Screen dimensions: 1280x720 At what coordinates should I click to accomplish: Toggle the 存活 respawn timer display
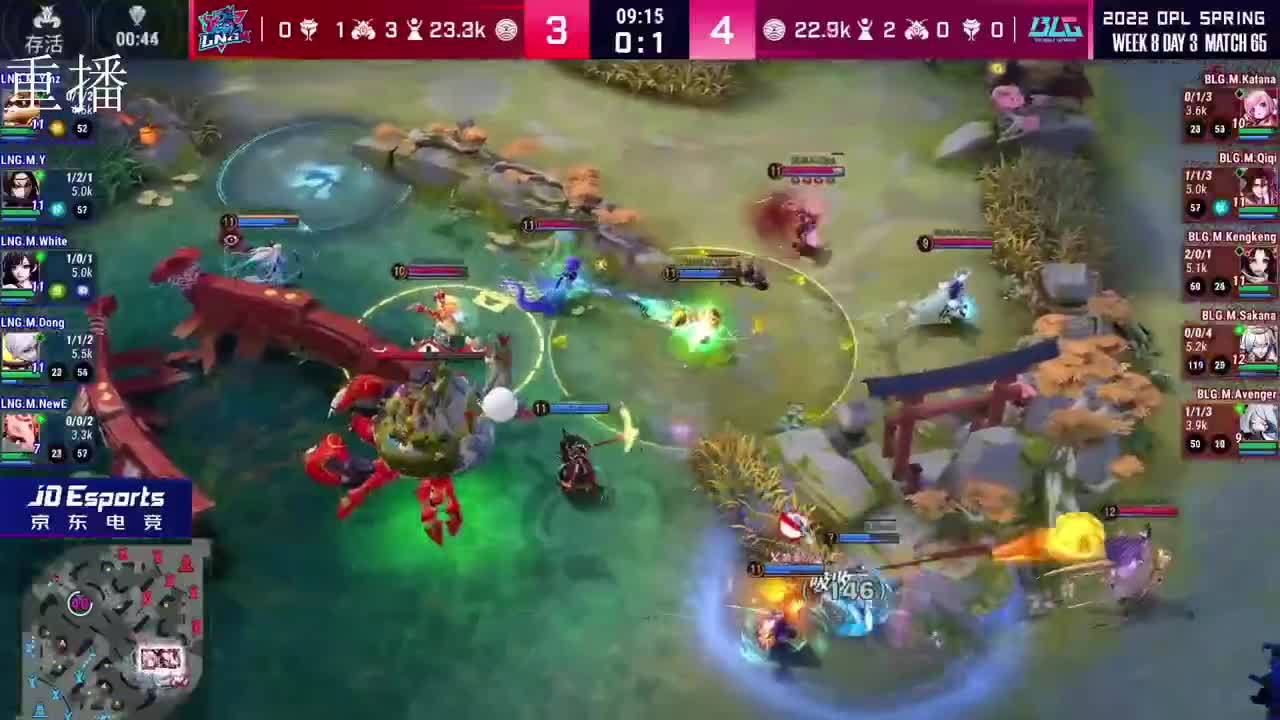point(45,27)
